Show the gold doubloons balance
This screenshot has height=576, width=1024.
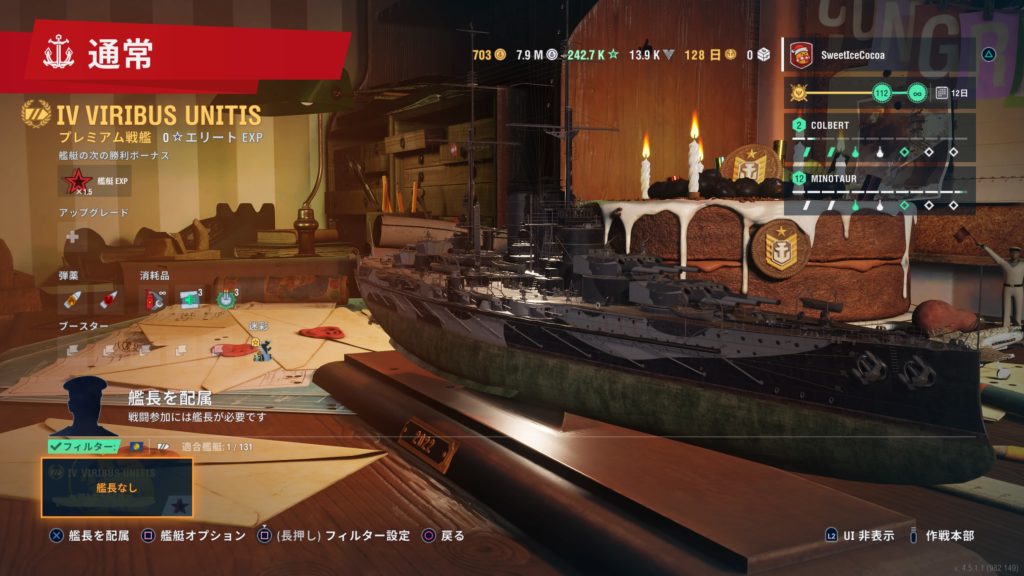[488, 55]
